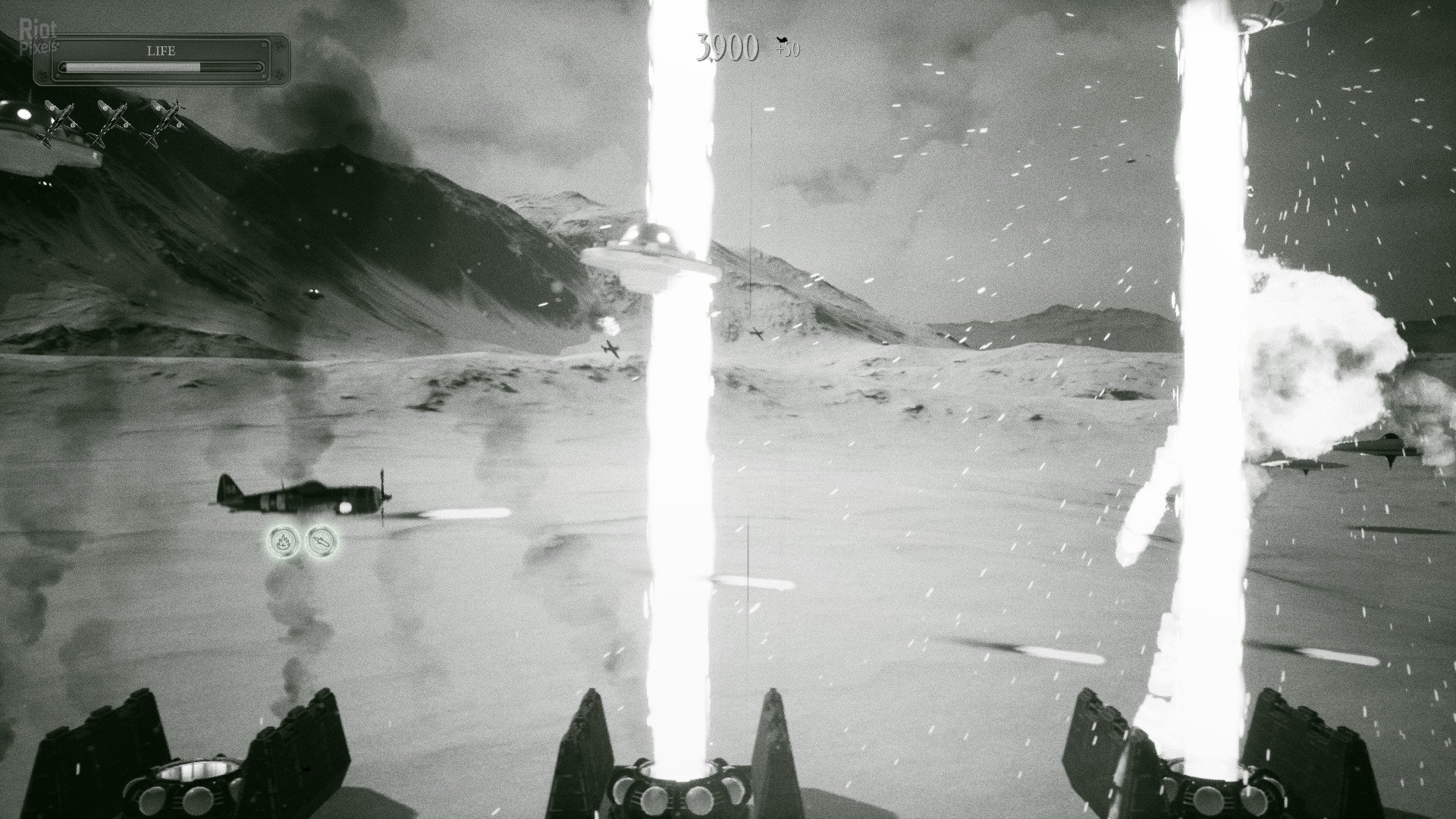Select the rocket weapon icon
1456x819 pixels.
pos(320,541)
